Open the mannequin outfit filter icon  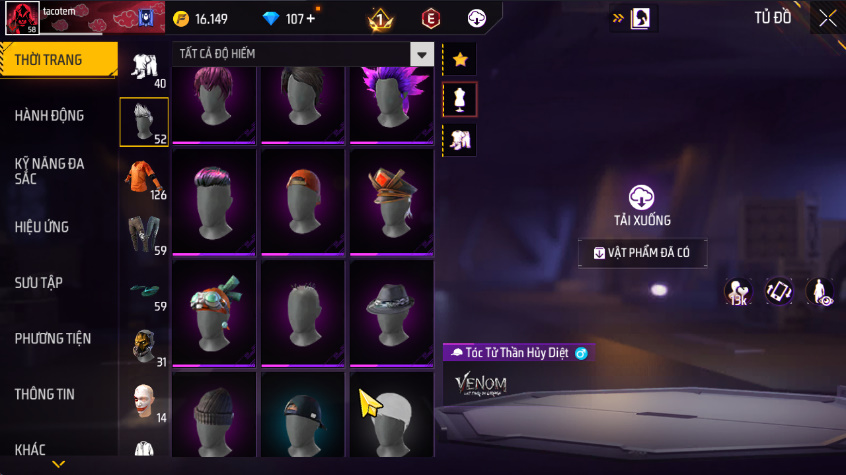460,99
